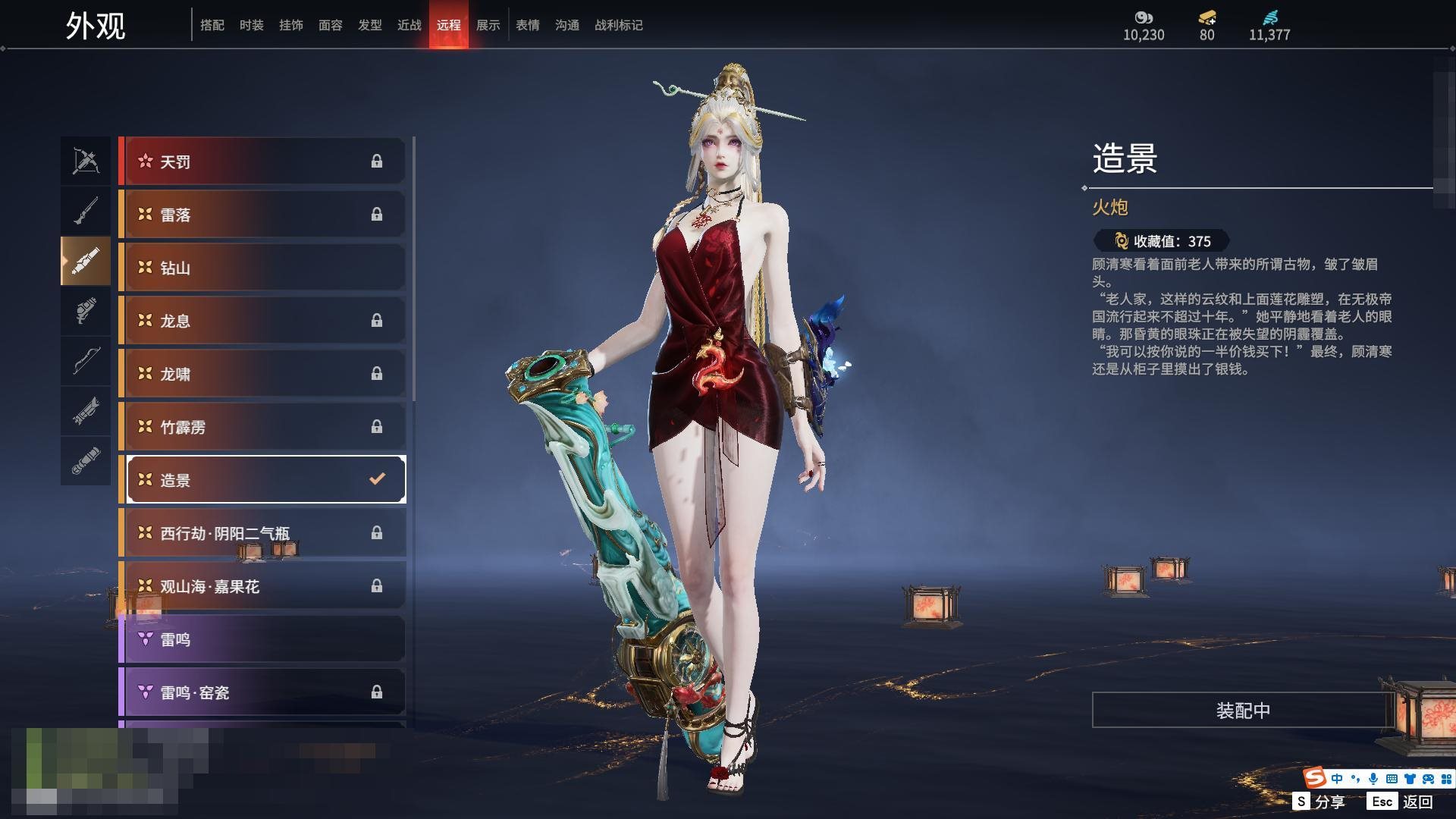This screenshot has width=1456, height=819.
Task: Select the 面容 tab
Action: tap(330, 25)
